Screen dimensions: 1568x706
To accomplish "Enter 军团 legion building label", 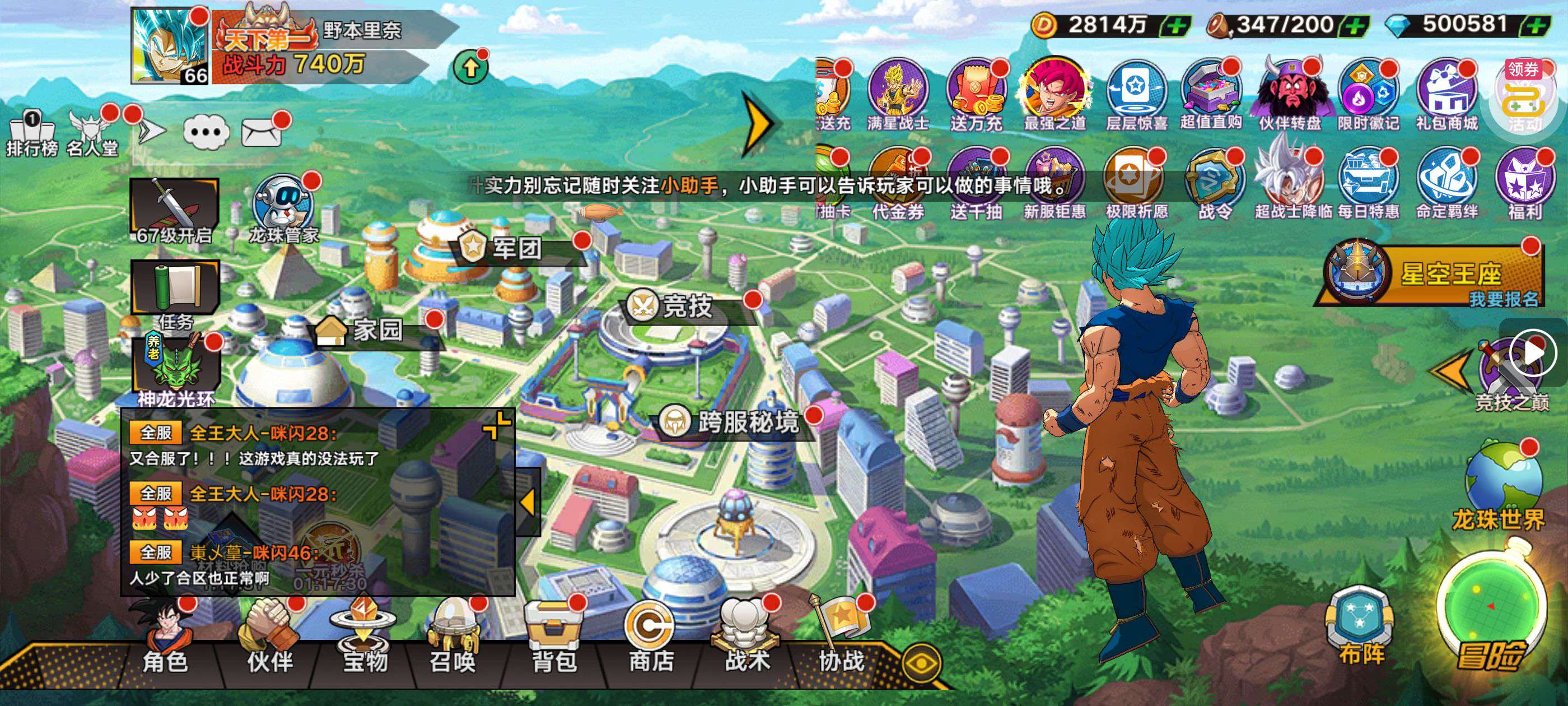I will (x=508, y=248).
